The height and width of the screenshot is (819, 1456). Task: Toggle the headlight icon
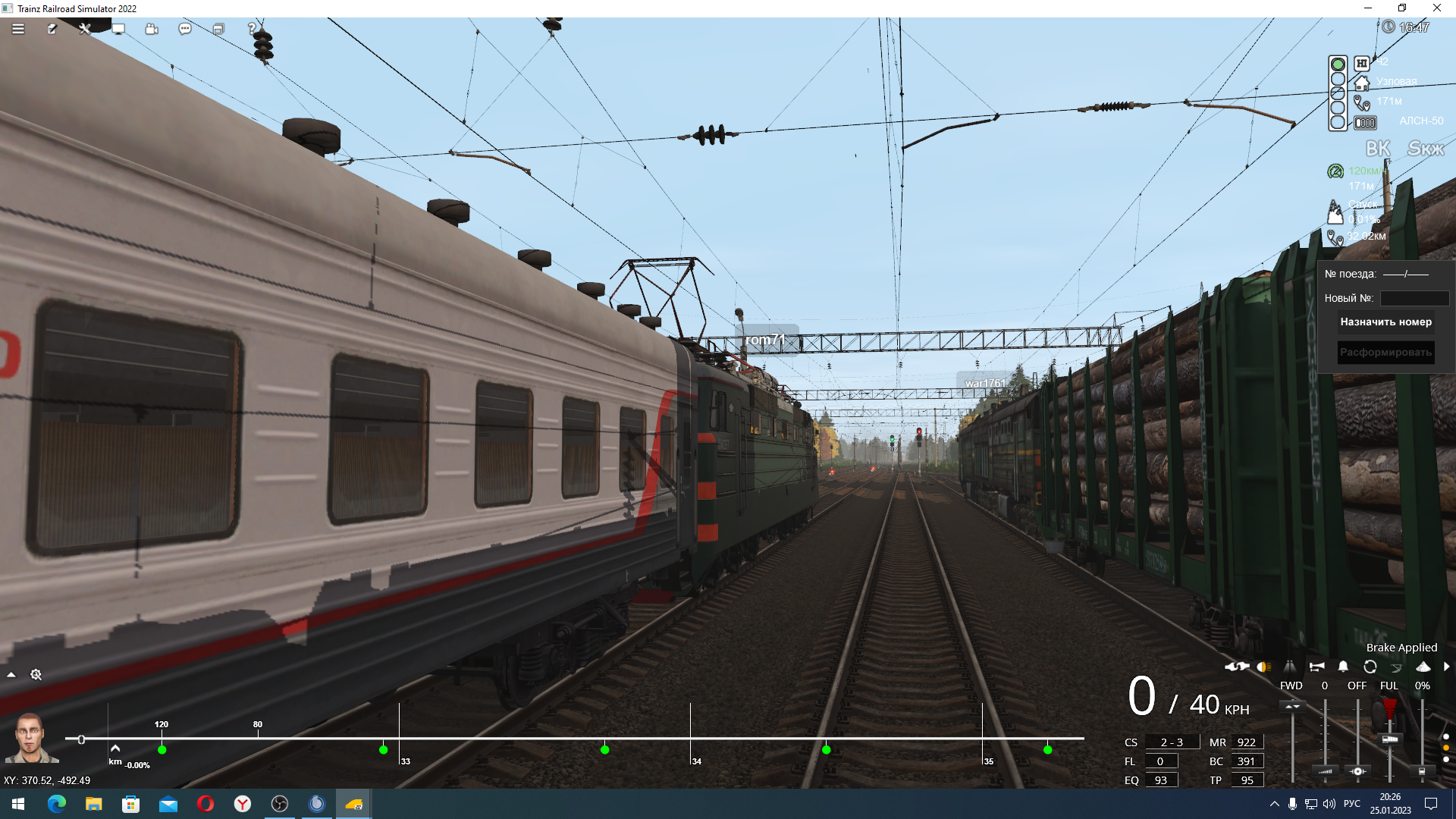[x=1263, y=667]
